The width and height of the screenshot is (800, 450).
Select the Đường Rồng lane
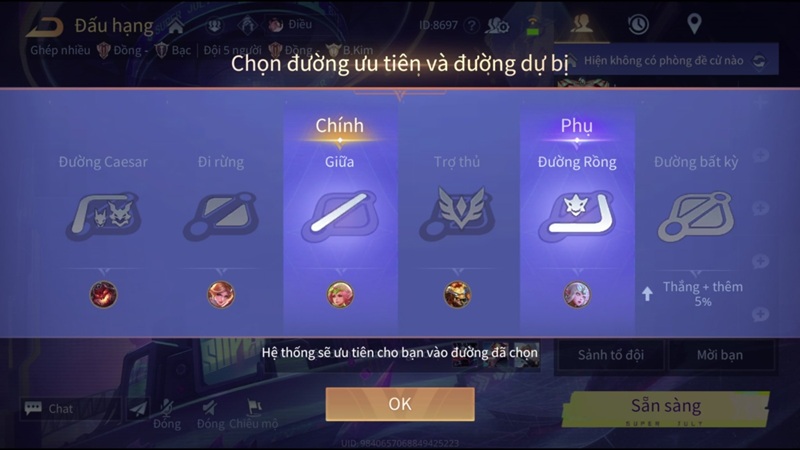click(x=577, y=216)
